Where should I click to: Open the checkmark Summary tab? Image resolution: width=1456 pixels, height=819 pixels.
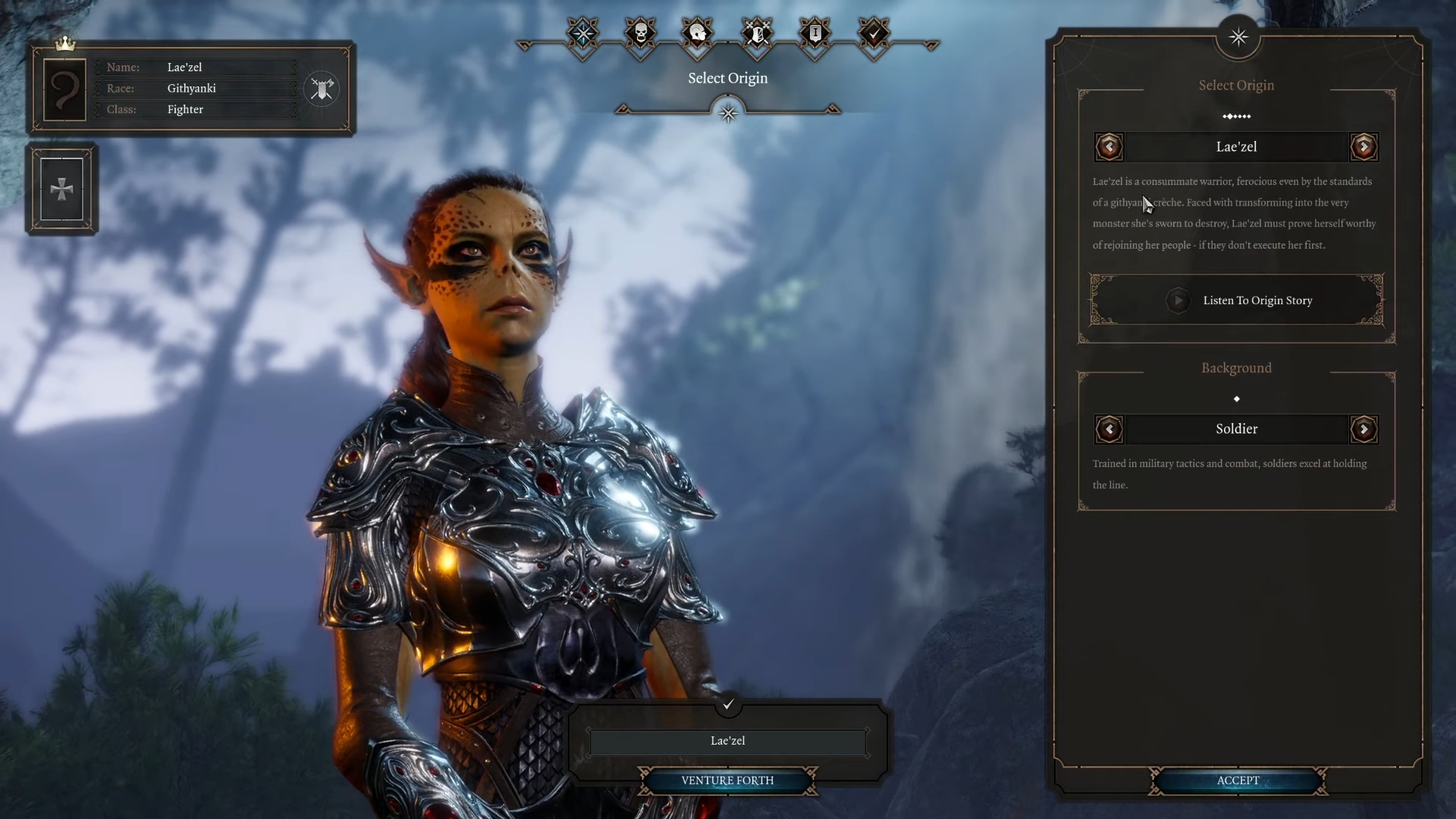[x=874, y=33]
